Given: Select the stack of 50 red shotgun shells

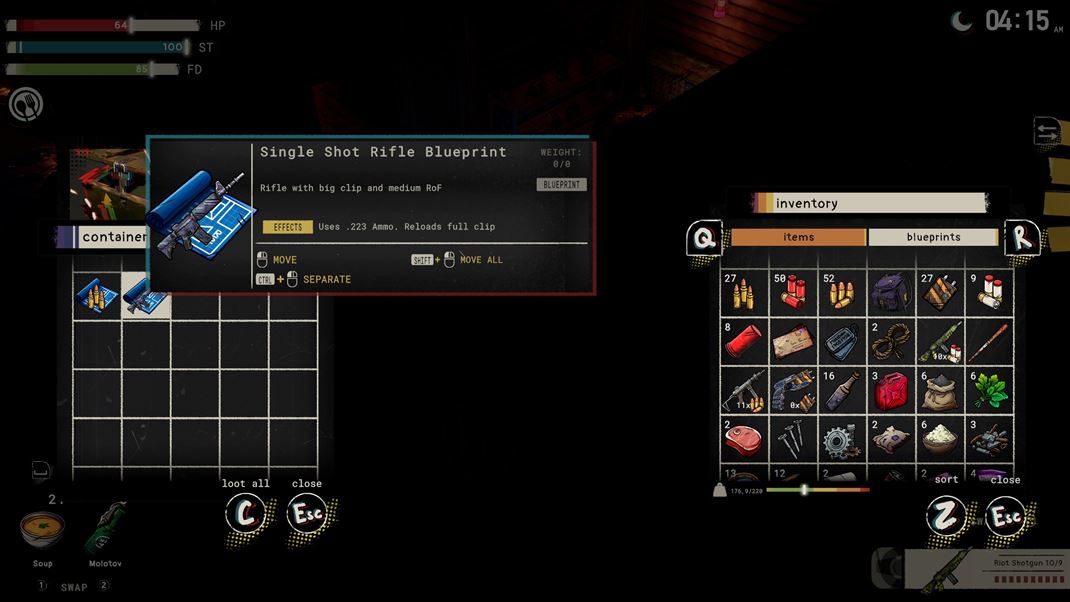Looking at the screenshot, I should pyautogui.click(x=793, y=293).
